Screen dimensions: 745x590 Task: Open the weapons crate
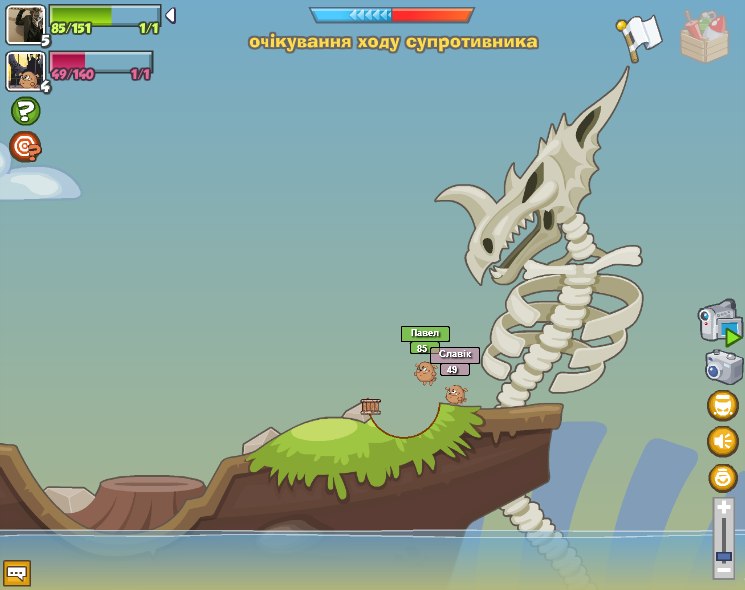(x=704, y=38)
